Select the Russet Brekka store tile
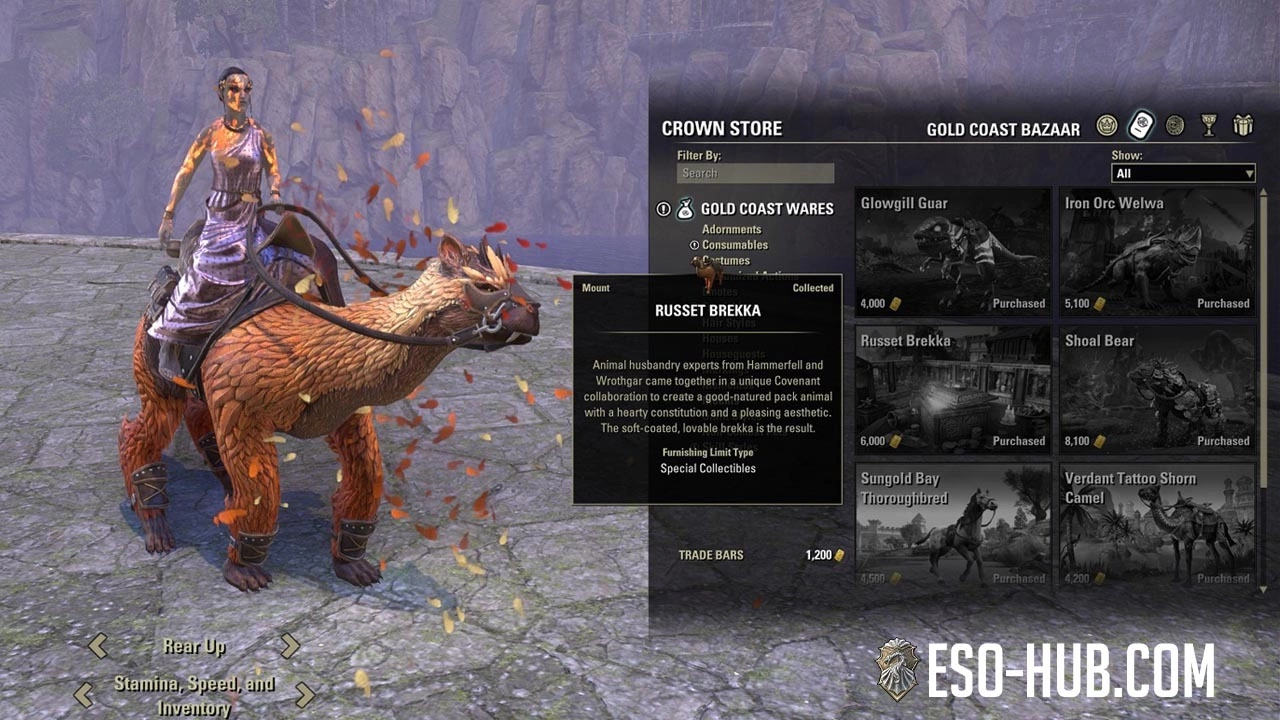 [x=953, y=389]
